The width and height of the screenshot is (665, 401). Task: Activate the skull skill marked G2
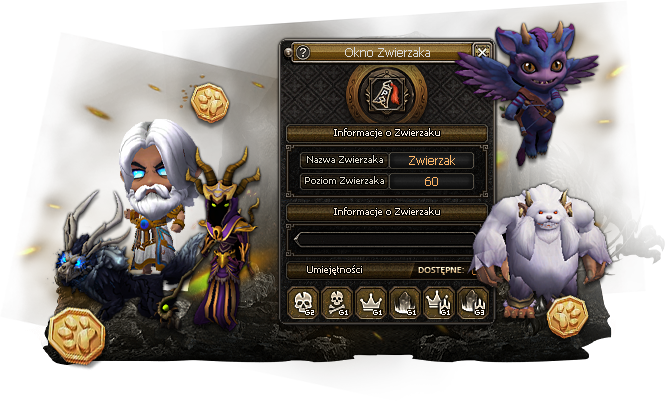303,302
